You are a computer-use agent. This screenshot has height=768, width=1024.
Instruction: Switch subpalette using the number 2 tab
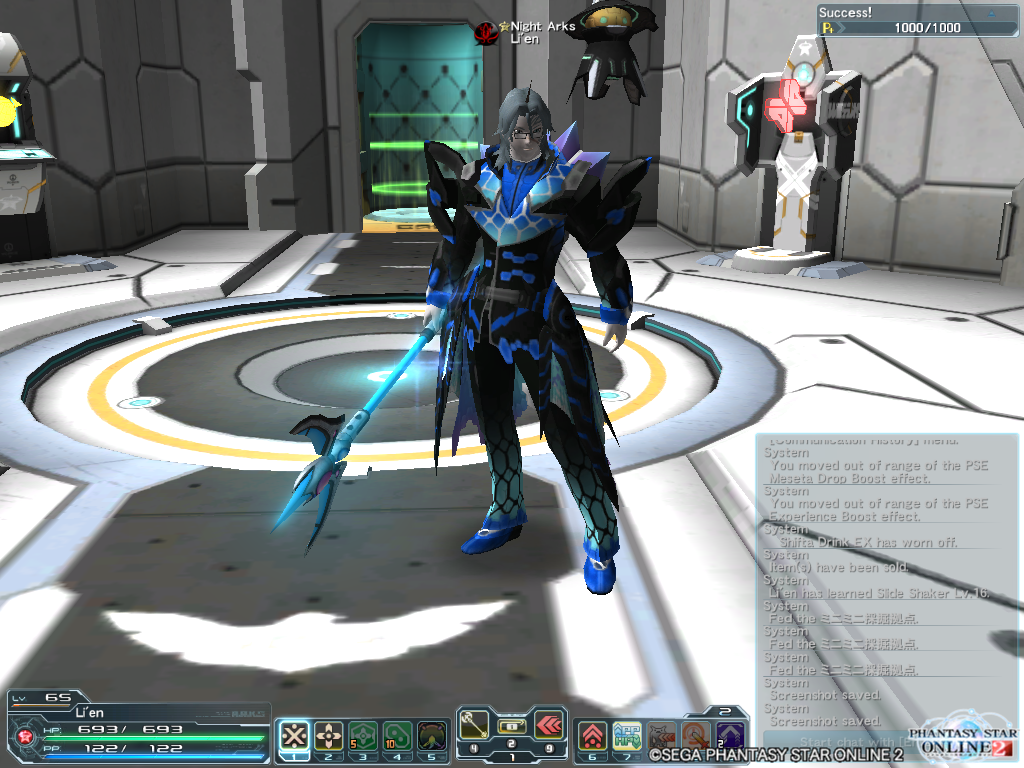pyautogui.click(x=723, y=711)
